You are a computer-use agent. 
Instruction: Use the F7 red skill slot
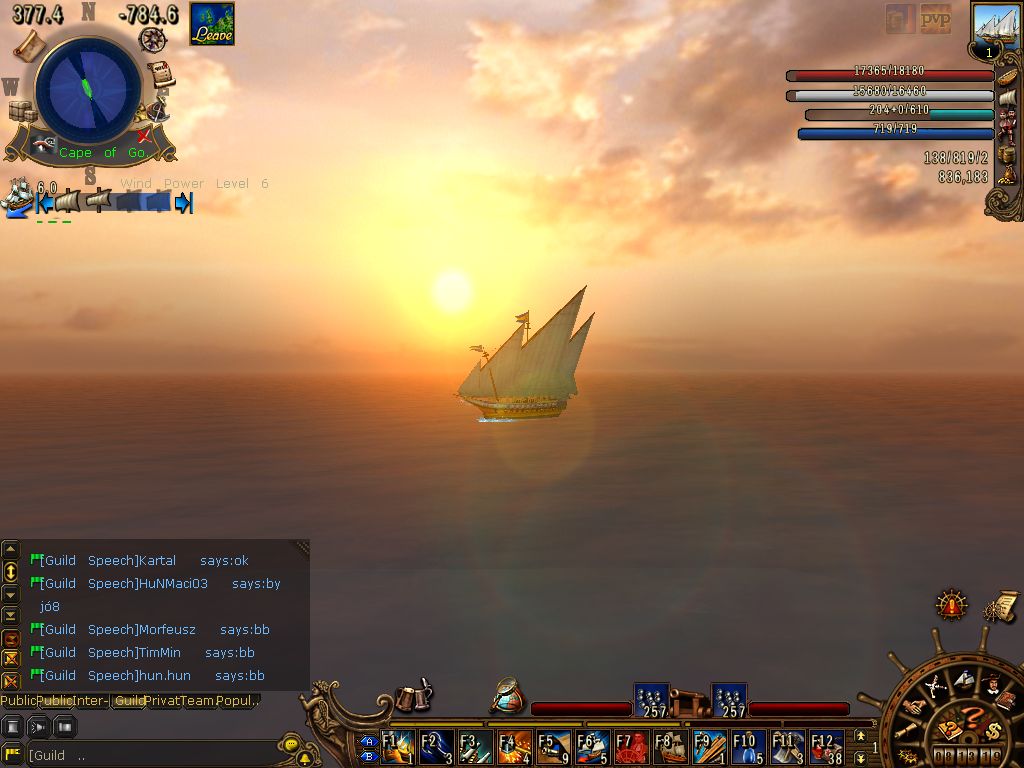(x=631, y=747)
